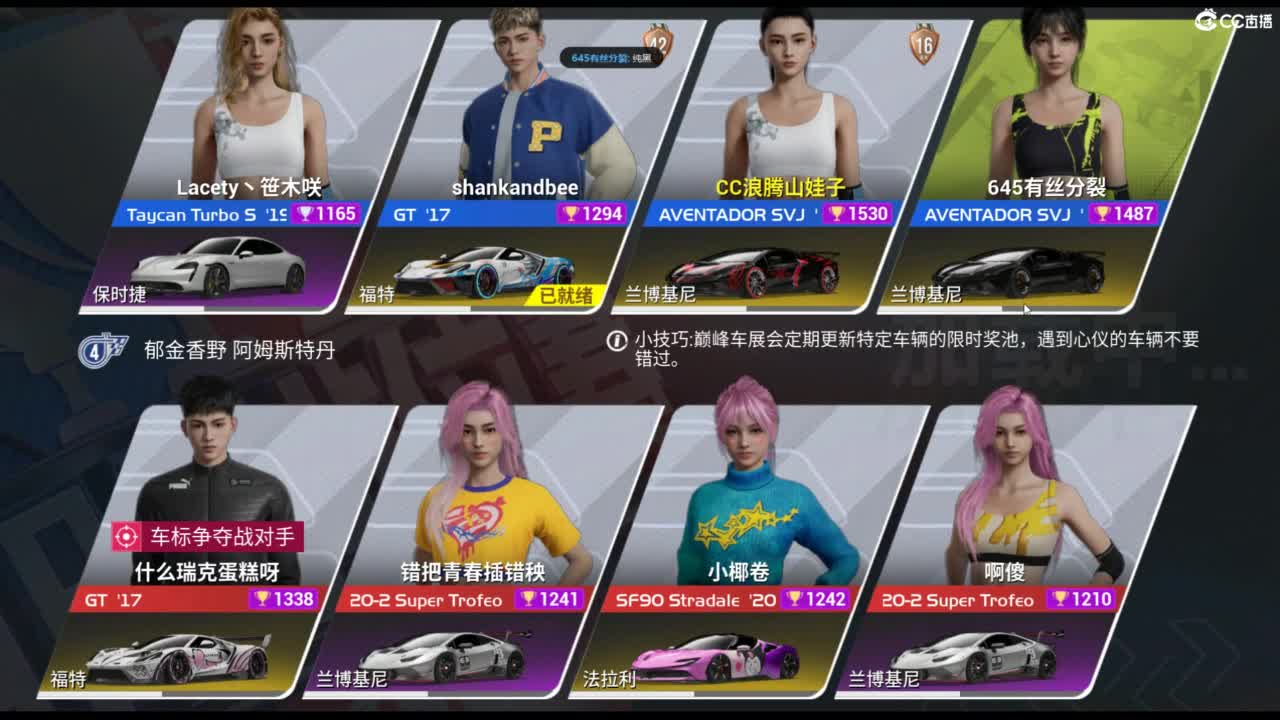Viewport: 1280px width, 720px height.
Task: Click the orange carrot rank badge above CC浪腾山娃子
Action: 922,44
